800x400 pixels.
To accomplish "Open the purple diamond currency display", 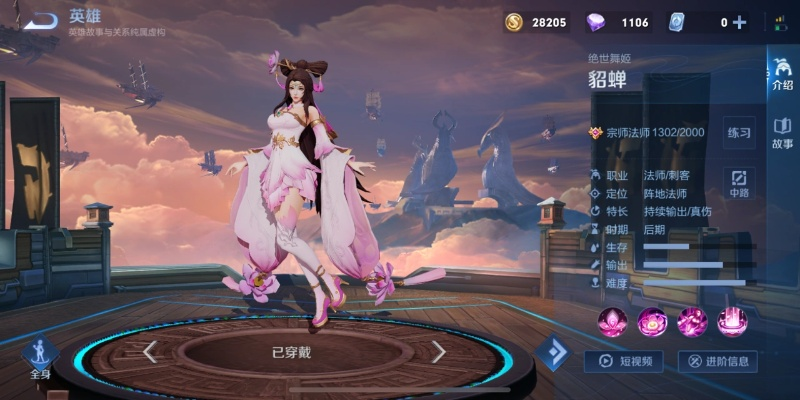I will click(x=622, y=22).
